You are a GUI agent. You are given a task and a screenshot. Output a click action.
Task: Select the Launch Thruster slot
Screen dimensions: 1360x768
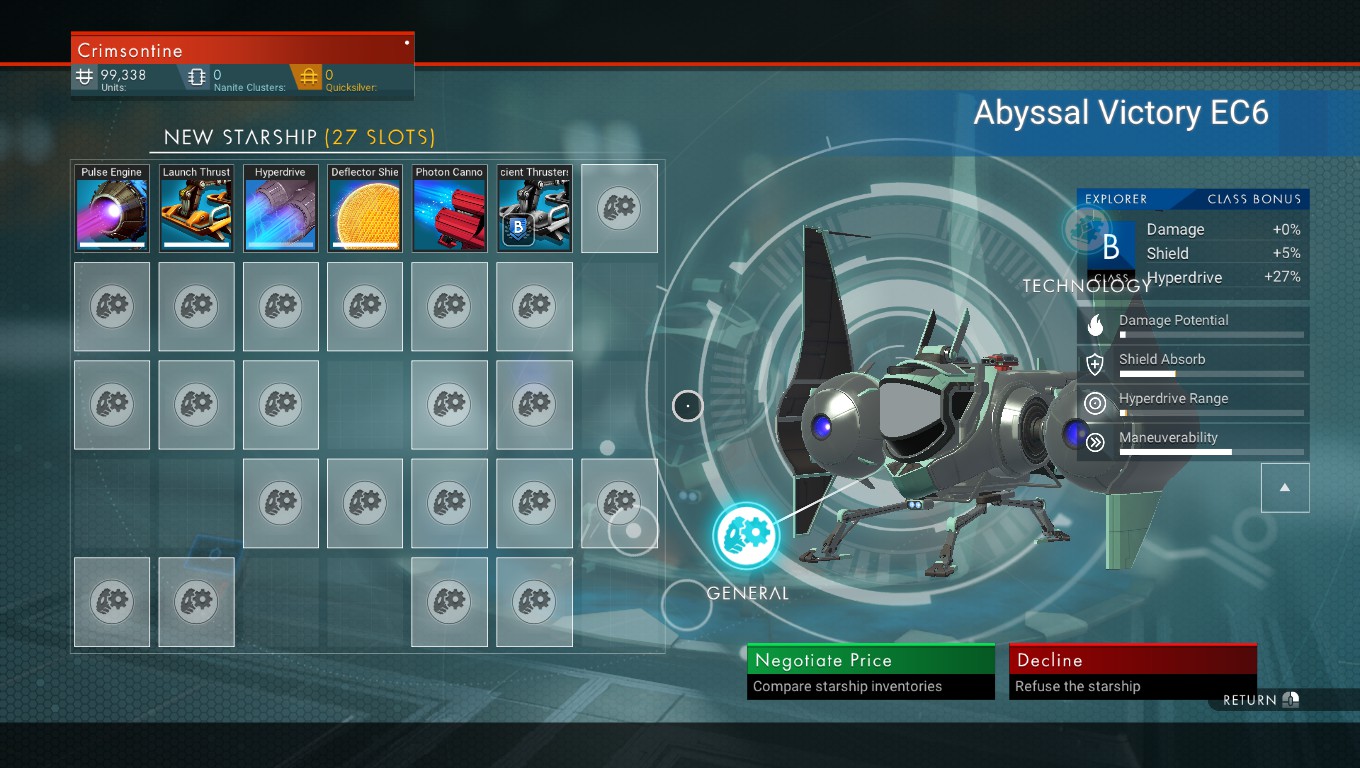pyautogui.click(x=196, y=208)
